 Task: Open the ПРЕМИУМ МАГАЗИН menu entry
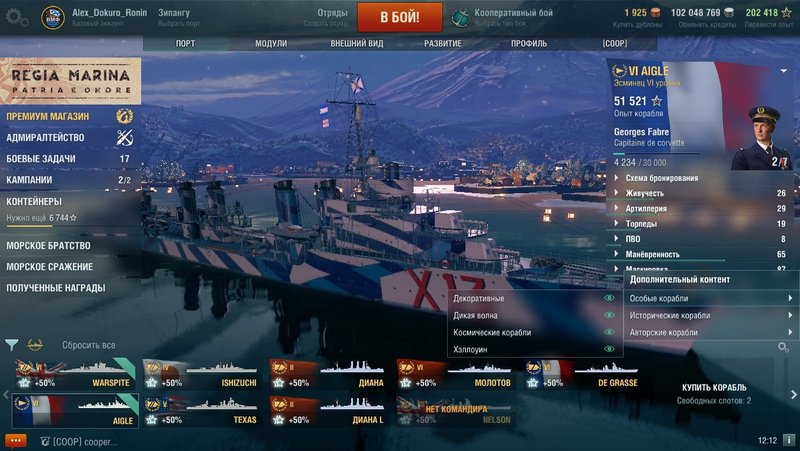(x=48, y=116)
